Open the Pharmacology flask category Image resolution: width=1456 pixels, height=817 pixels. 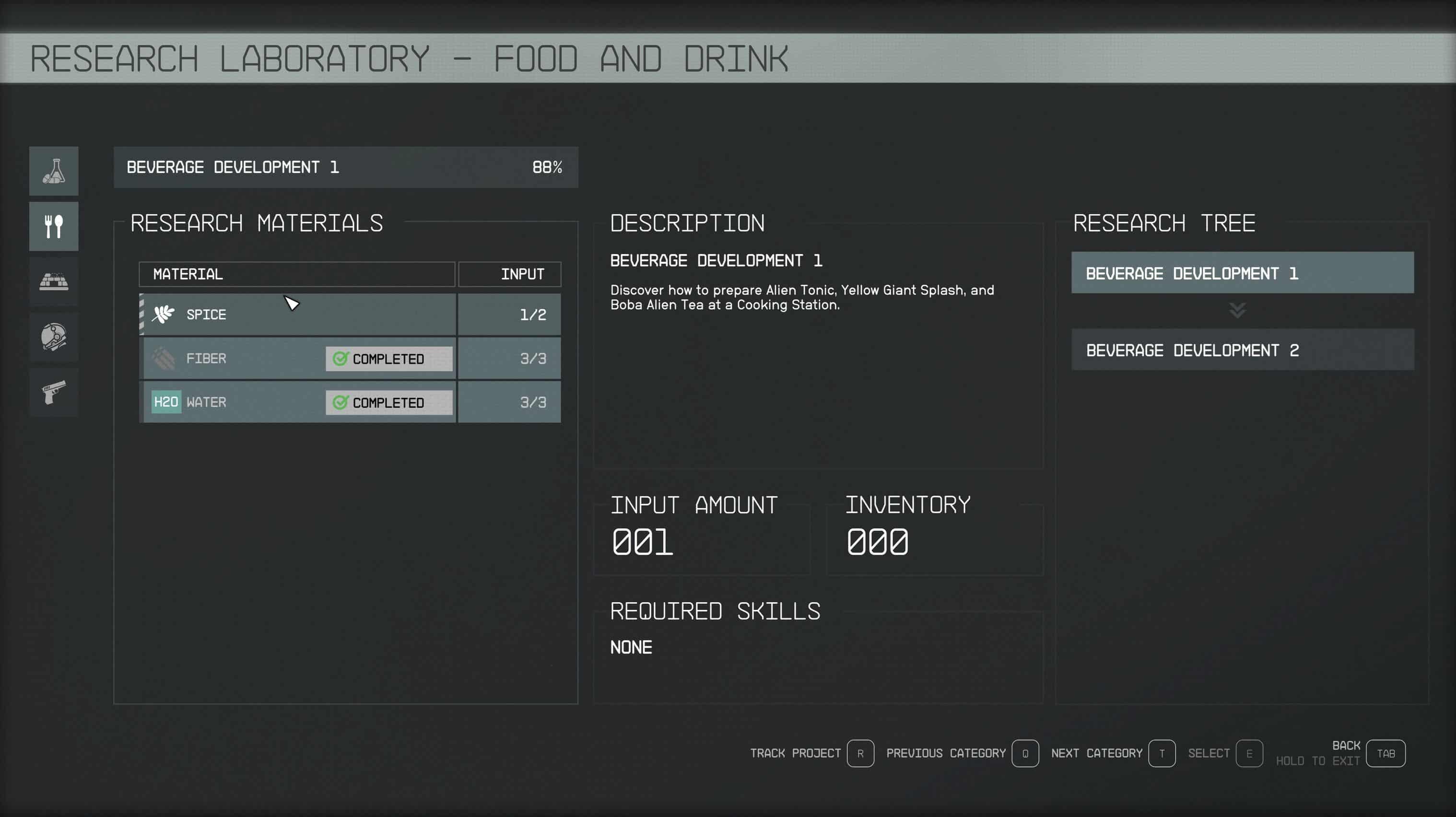pos(54,171)
